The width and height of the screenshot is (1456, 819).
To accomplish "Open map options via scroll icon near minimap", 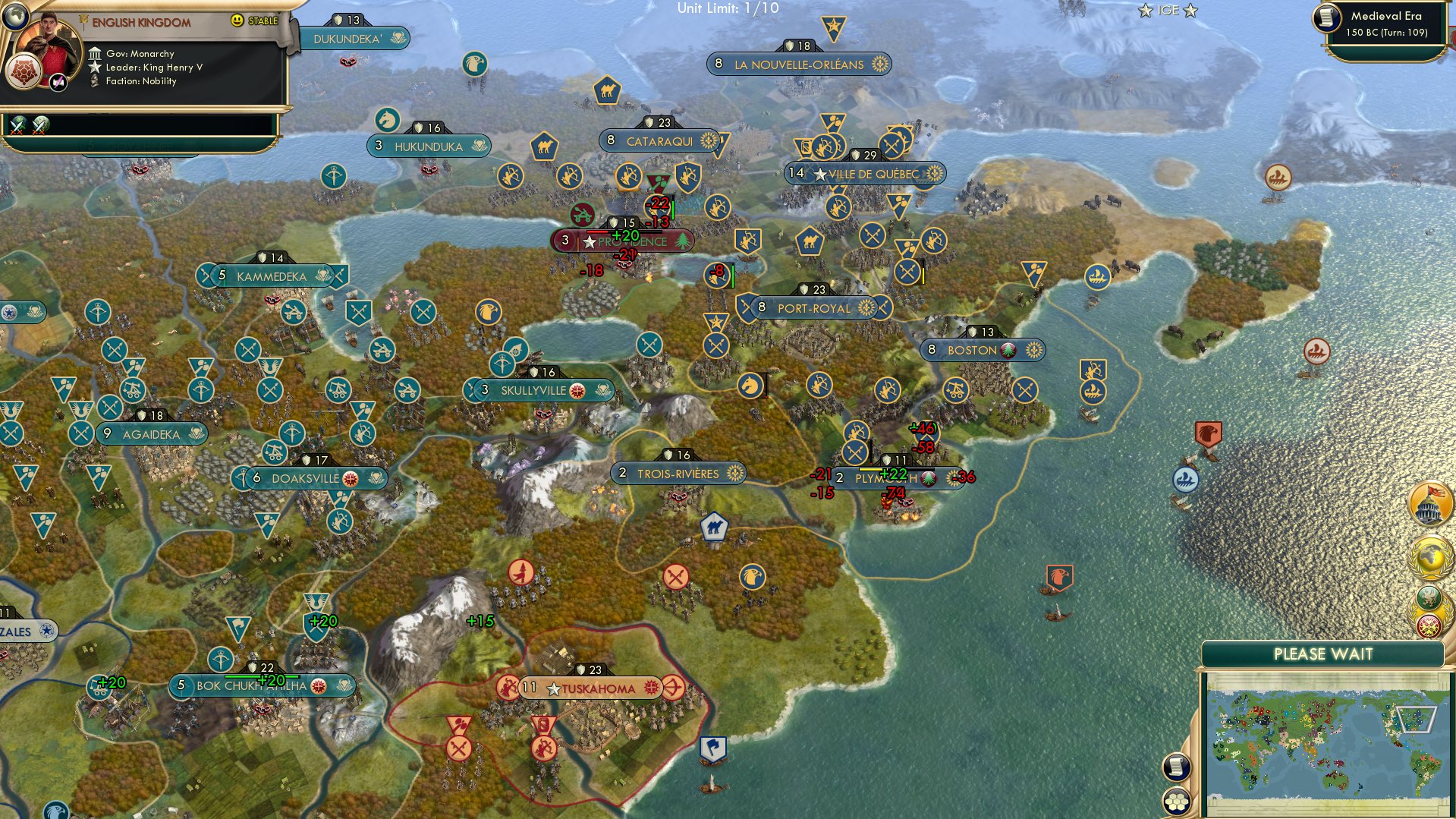I will click(x=1177, y=765).
